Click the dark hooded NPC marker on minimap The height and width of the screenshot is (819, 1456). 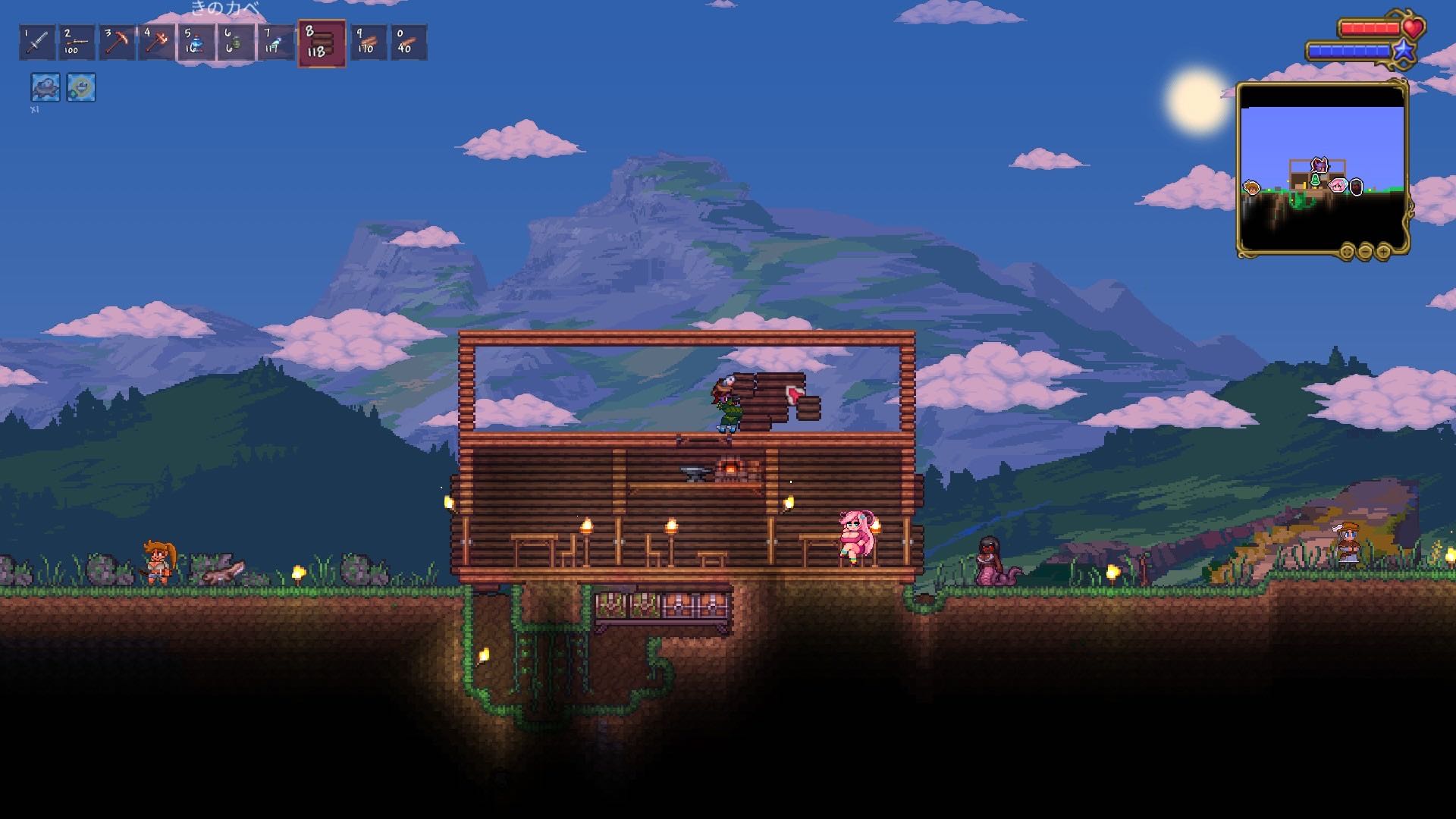[1356, 187]
